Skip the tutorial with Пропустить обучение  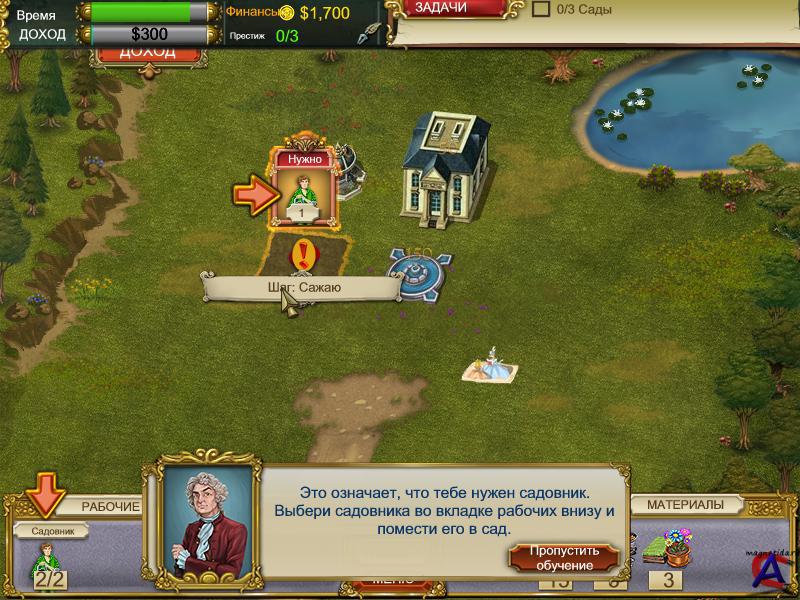(x=564, y=557)
